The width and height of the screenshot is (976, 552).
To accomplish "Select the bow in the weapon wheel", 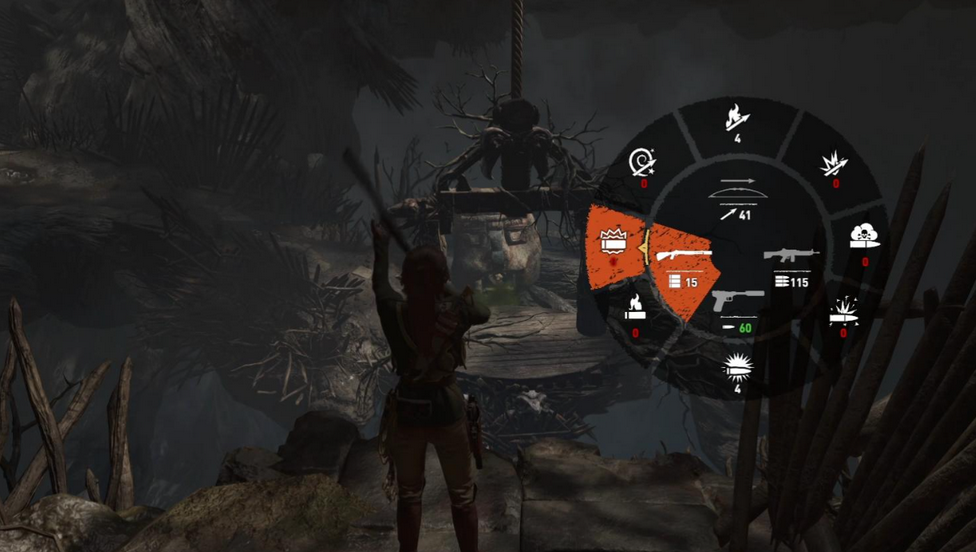I will click(735, 200).
